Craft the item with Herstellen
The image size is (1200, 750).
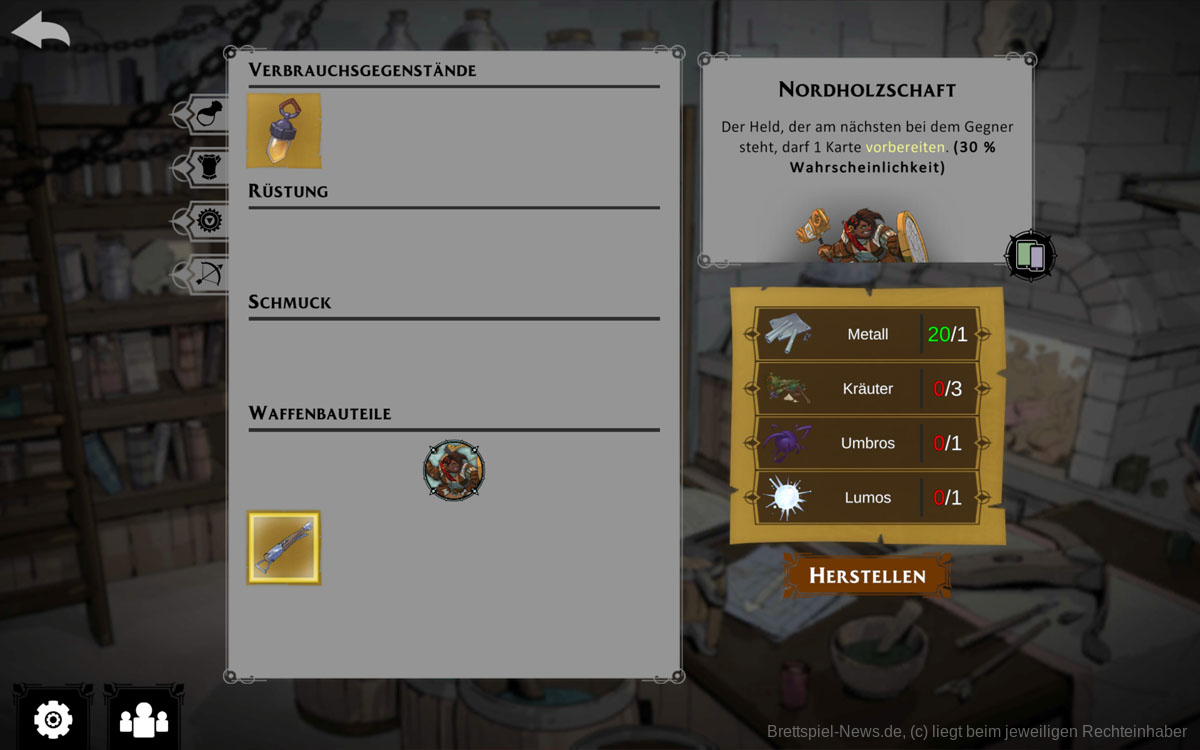(x=867, y=576)
